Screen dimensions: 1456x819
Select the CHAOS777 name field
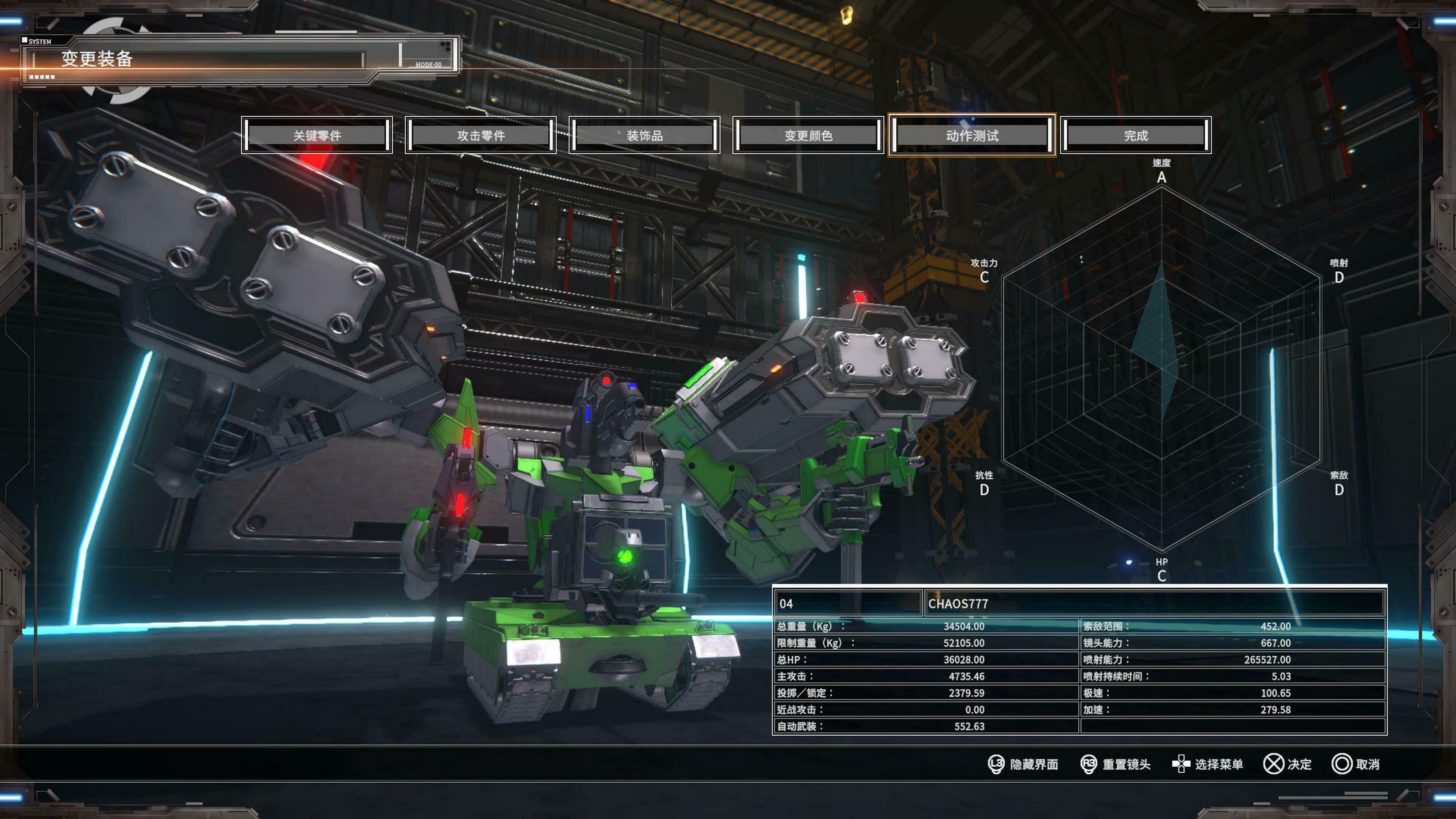click(x=1153, y=604)
